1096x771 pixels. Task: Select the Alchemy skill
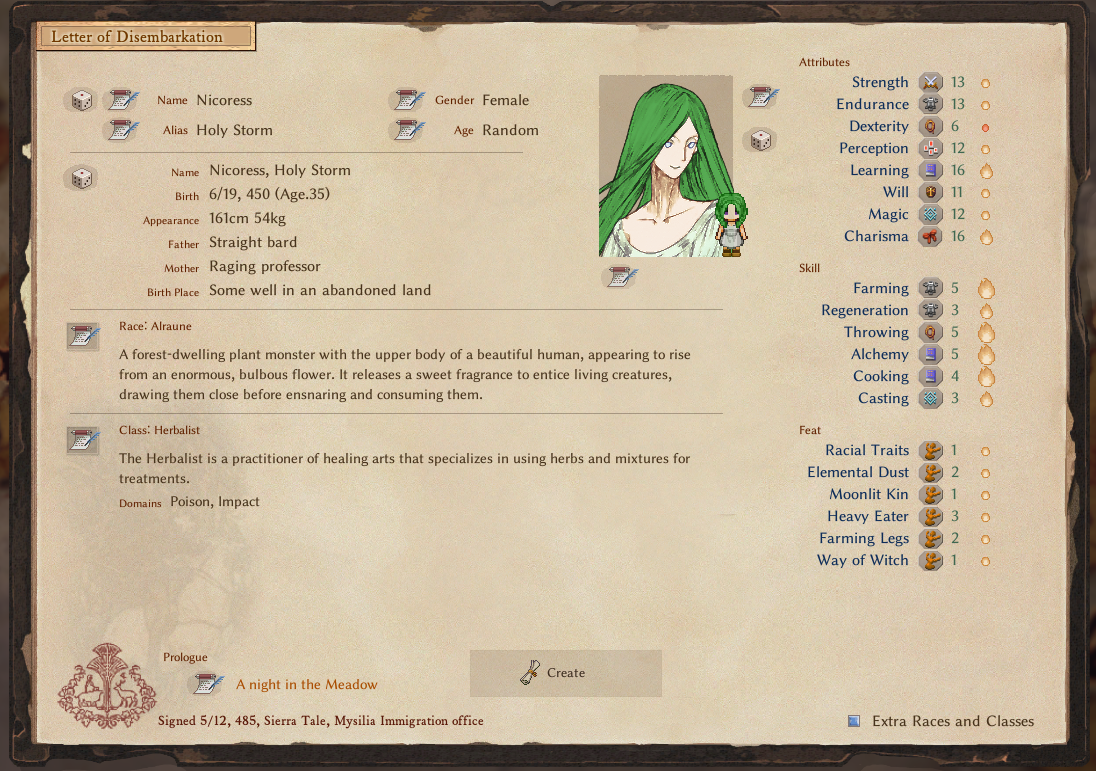point(880,355)
